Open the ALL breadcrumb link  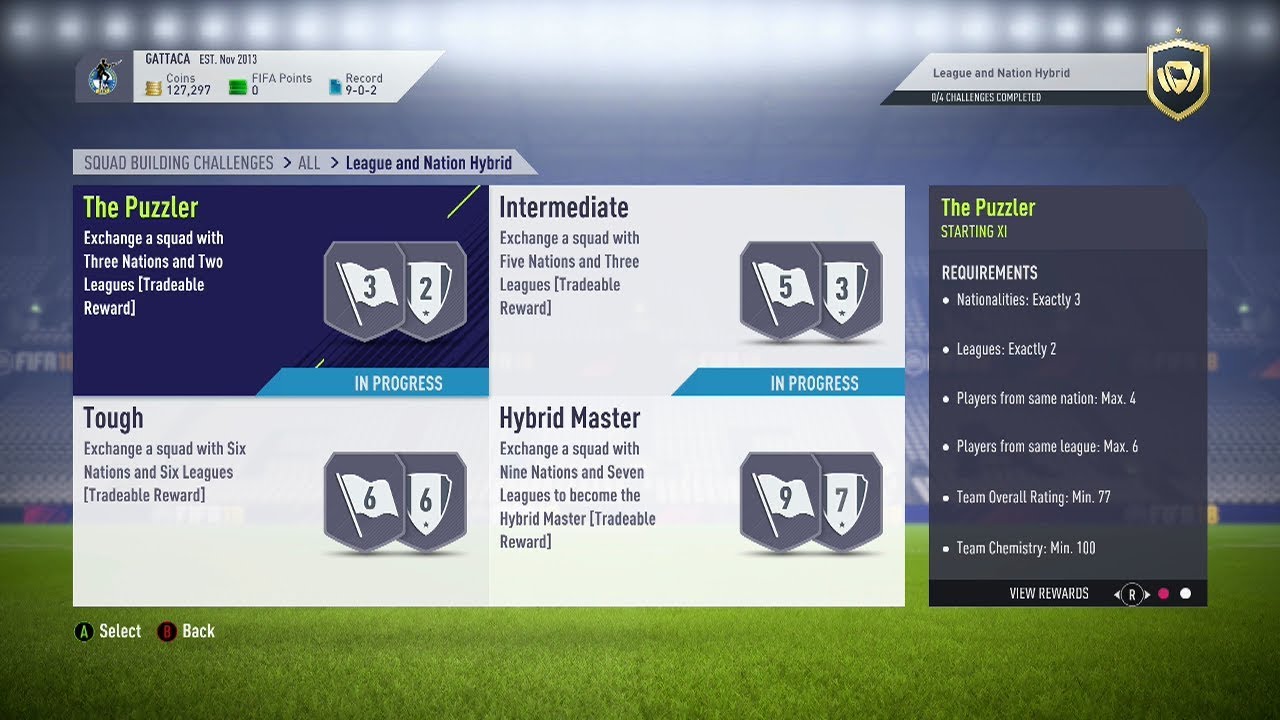coord(309,163)
